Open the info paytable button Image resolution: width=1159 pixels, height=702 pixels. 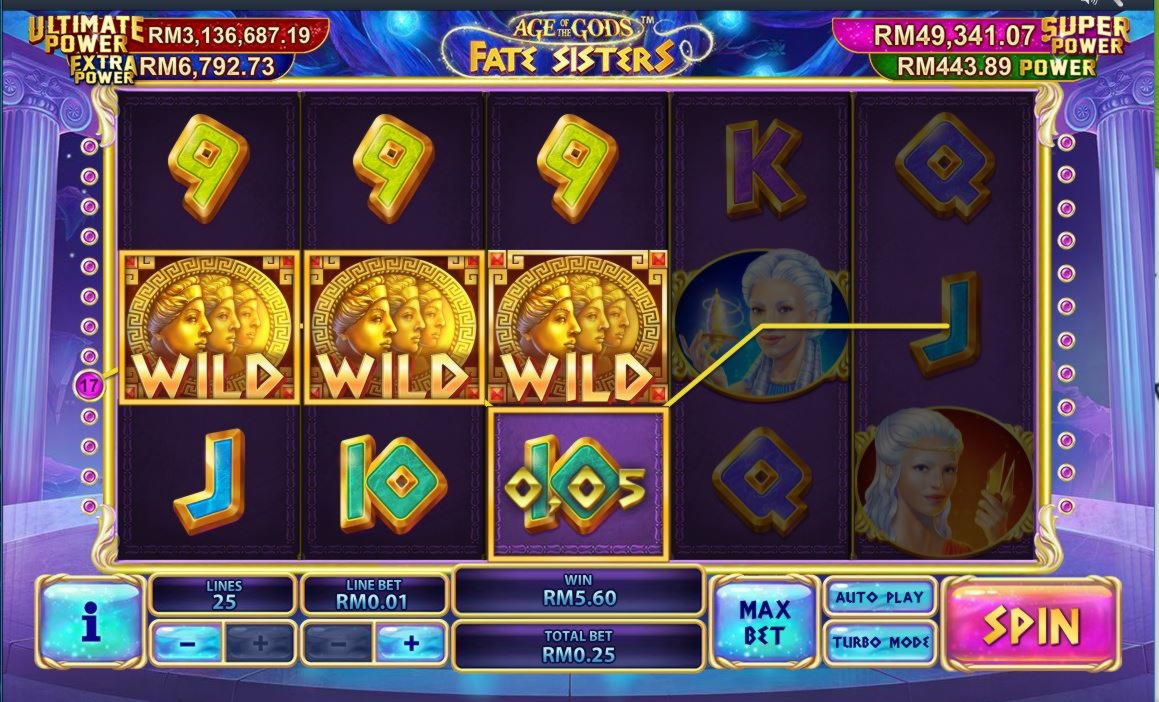point(92,624)
